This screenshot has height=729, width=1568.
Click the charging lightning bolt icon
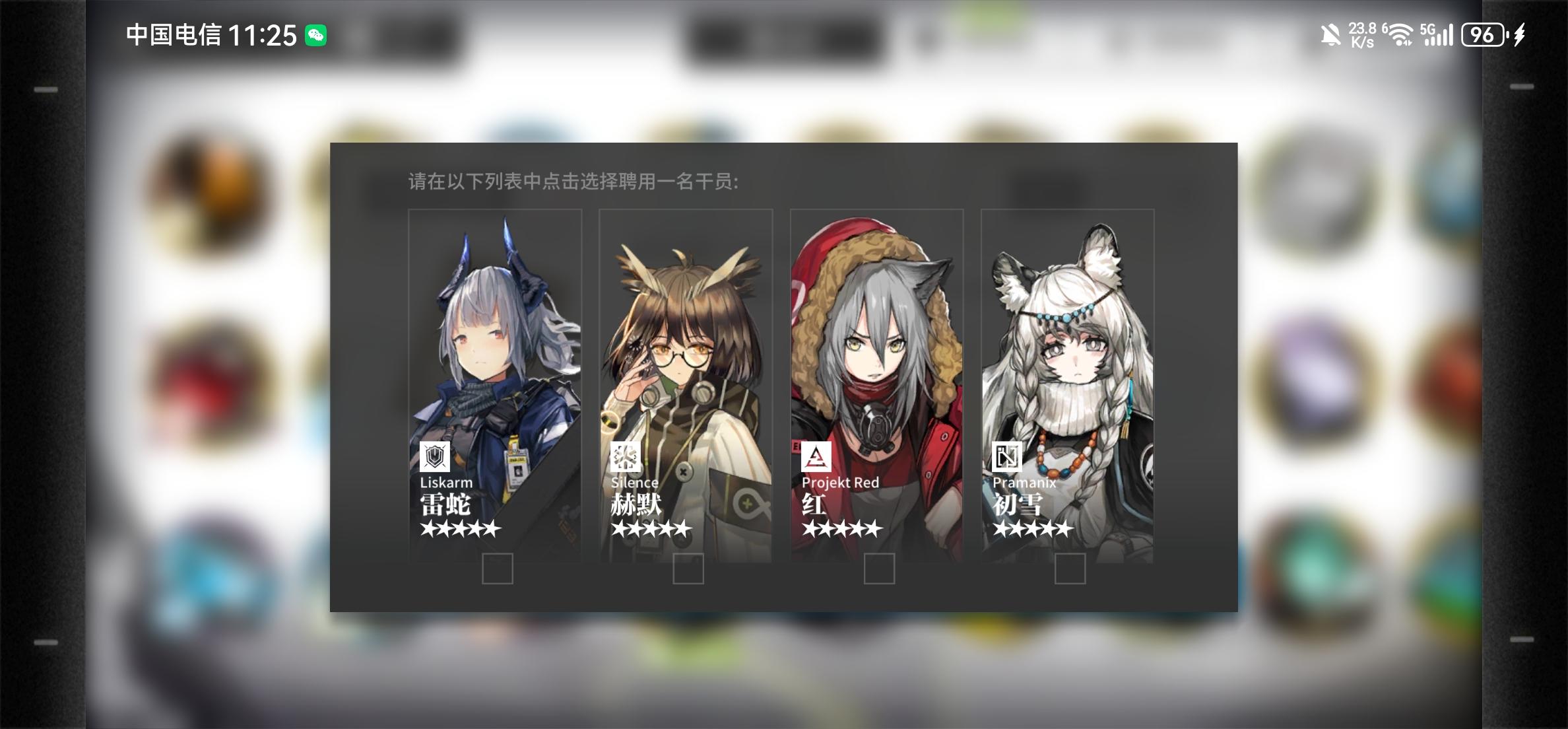(1519, 34)
